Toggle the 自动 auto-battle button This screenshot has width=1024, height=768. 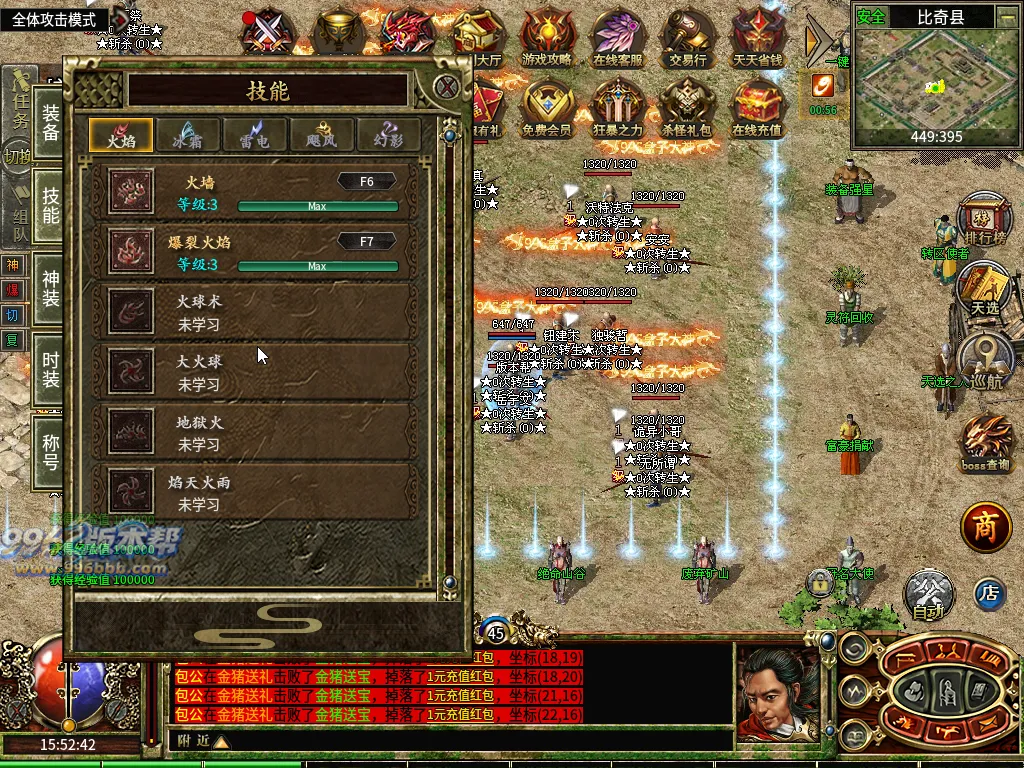[x=929, y=596]
